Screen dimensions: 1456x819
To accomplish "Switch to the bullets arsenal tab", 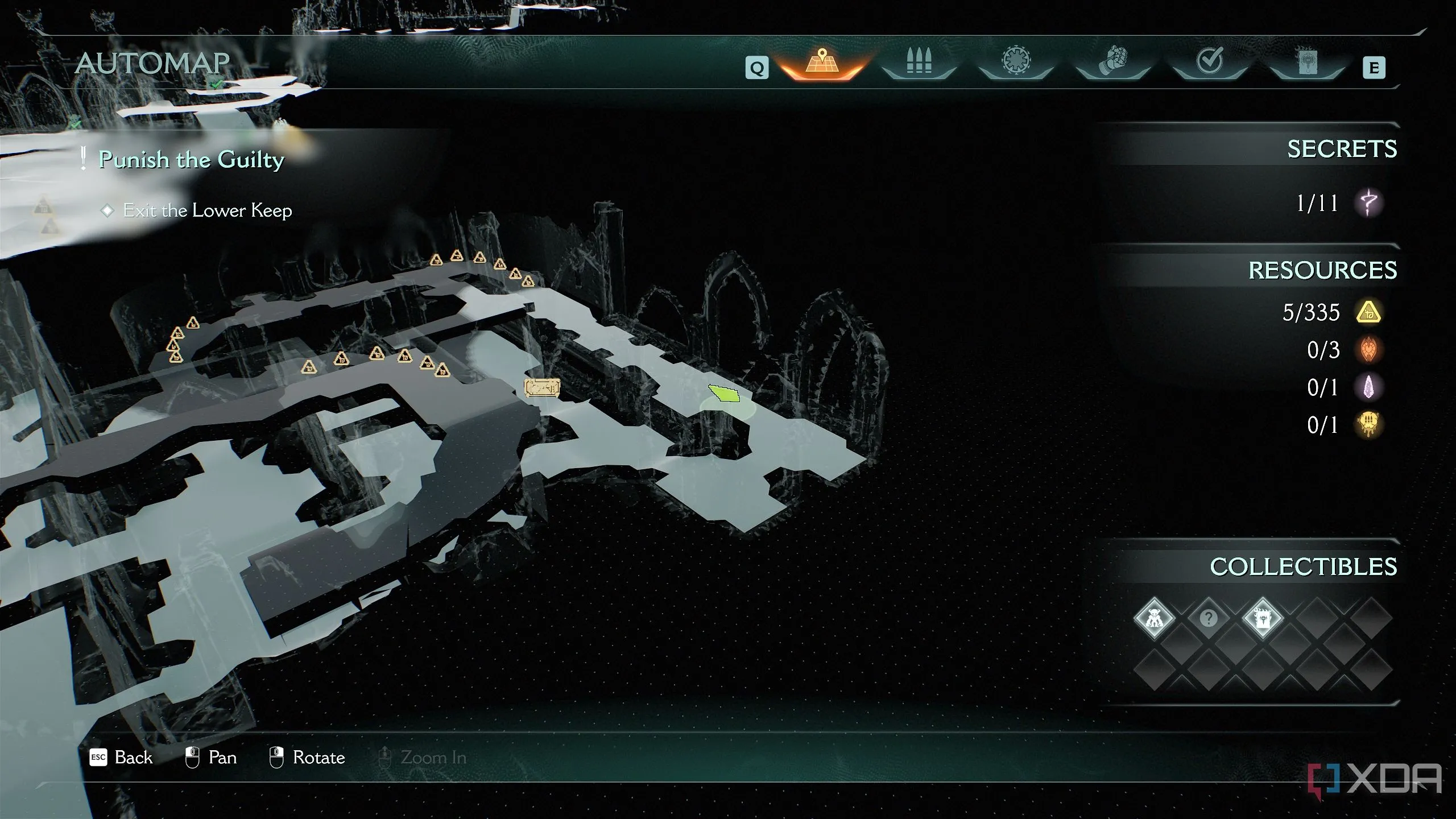I will (919, 63).
